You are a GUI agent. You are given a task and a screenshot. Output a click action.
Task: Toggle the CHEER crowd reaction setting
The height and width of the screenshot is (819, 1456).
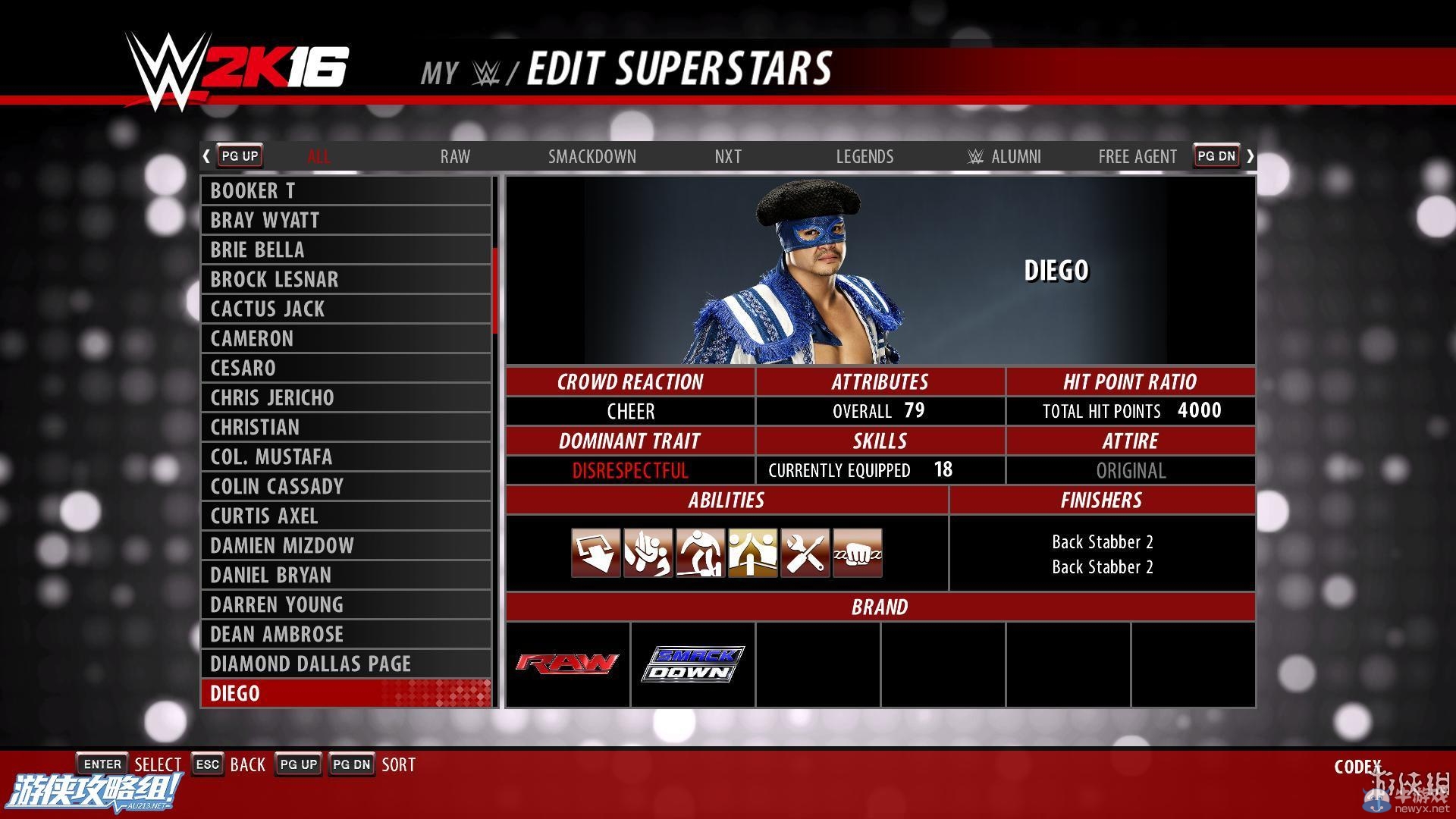tap(630, 411)
